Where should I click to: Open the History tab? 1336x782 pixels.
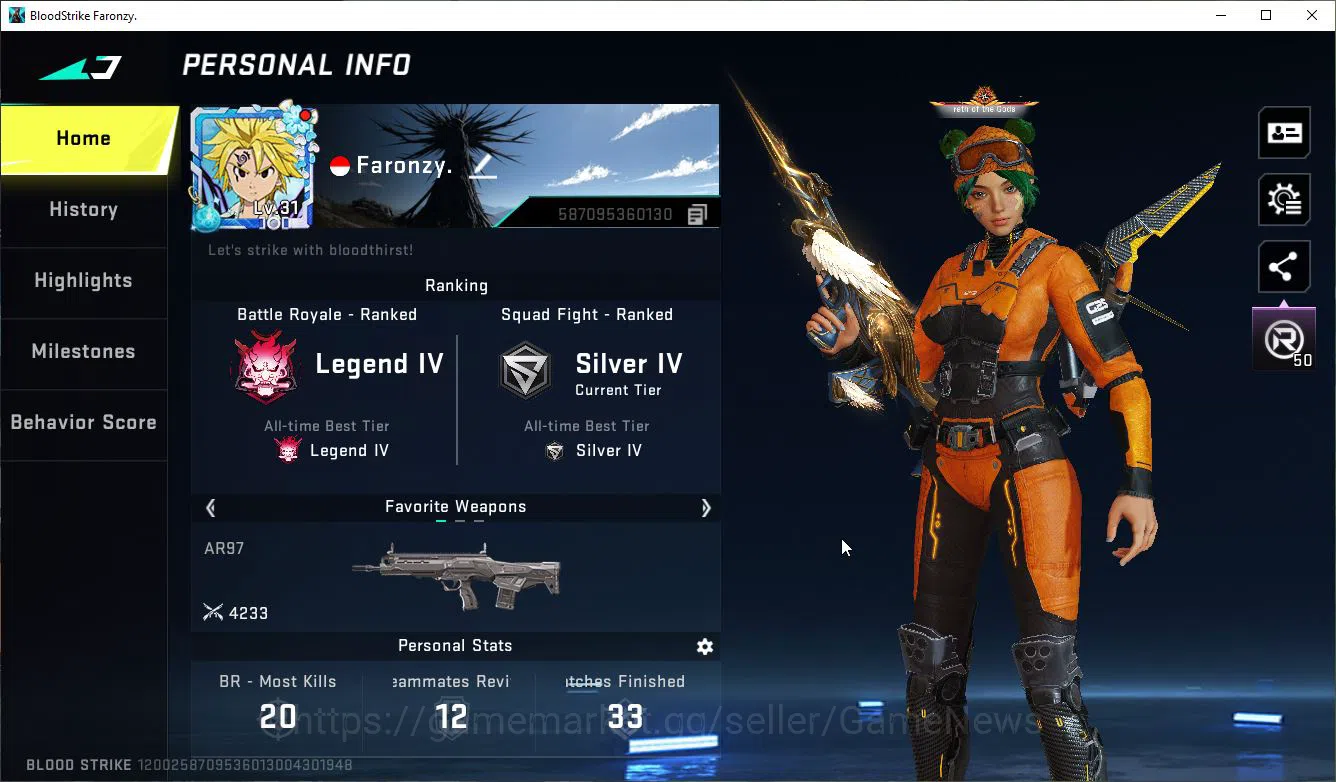pyautogui.click(x=84, y=210)
